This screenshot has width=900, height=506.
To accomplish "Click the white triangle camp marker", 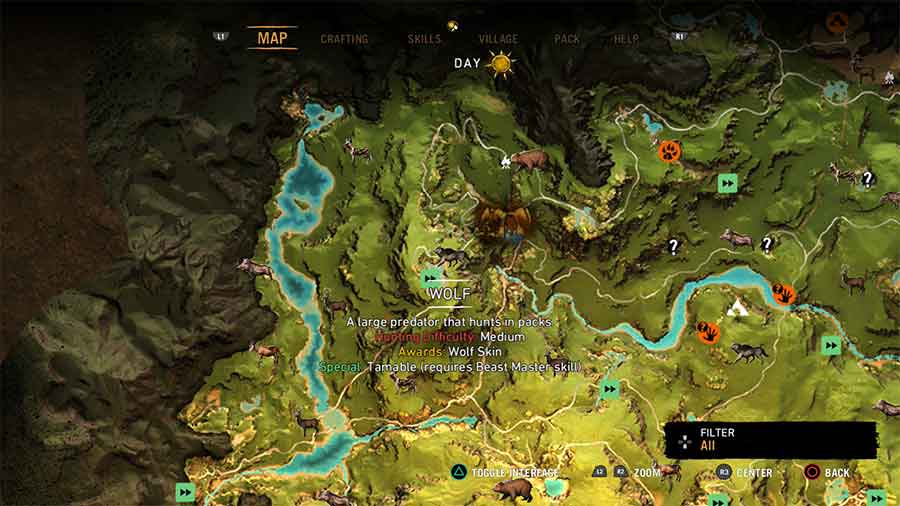I will (739, 308).
